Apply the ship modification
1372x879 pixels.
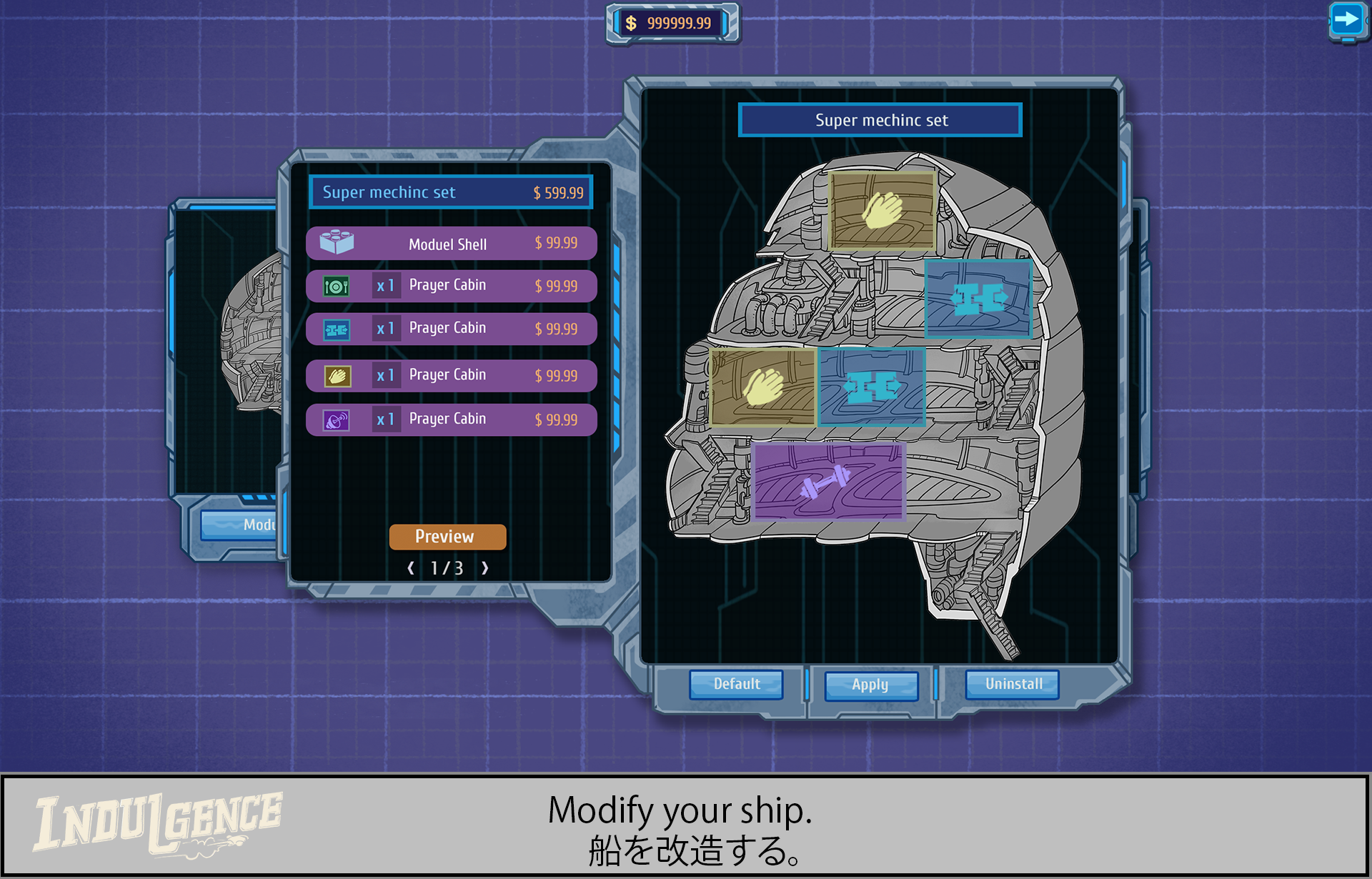pos(870,685)
